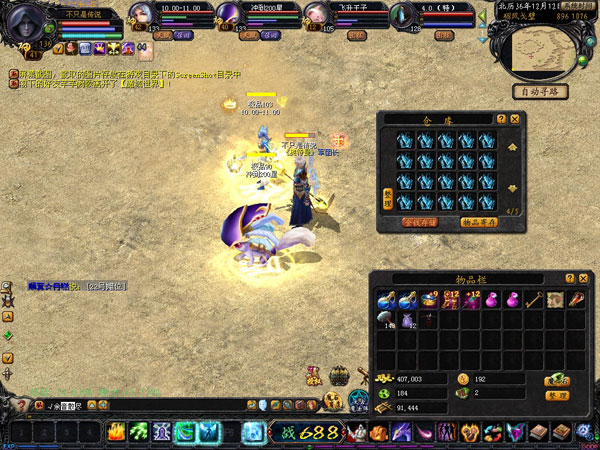Viewport: 600px width, 450px height.
Task: Open the book icon on the bottom bar
Action: (x=539, y=432)
